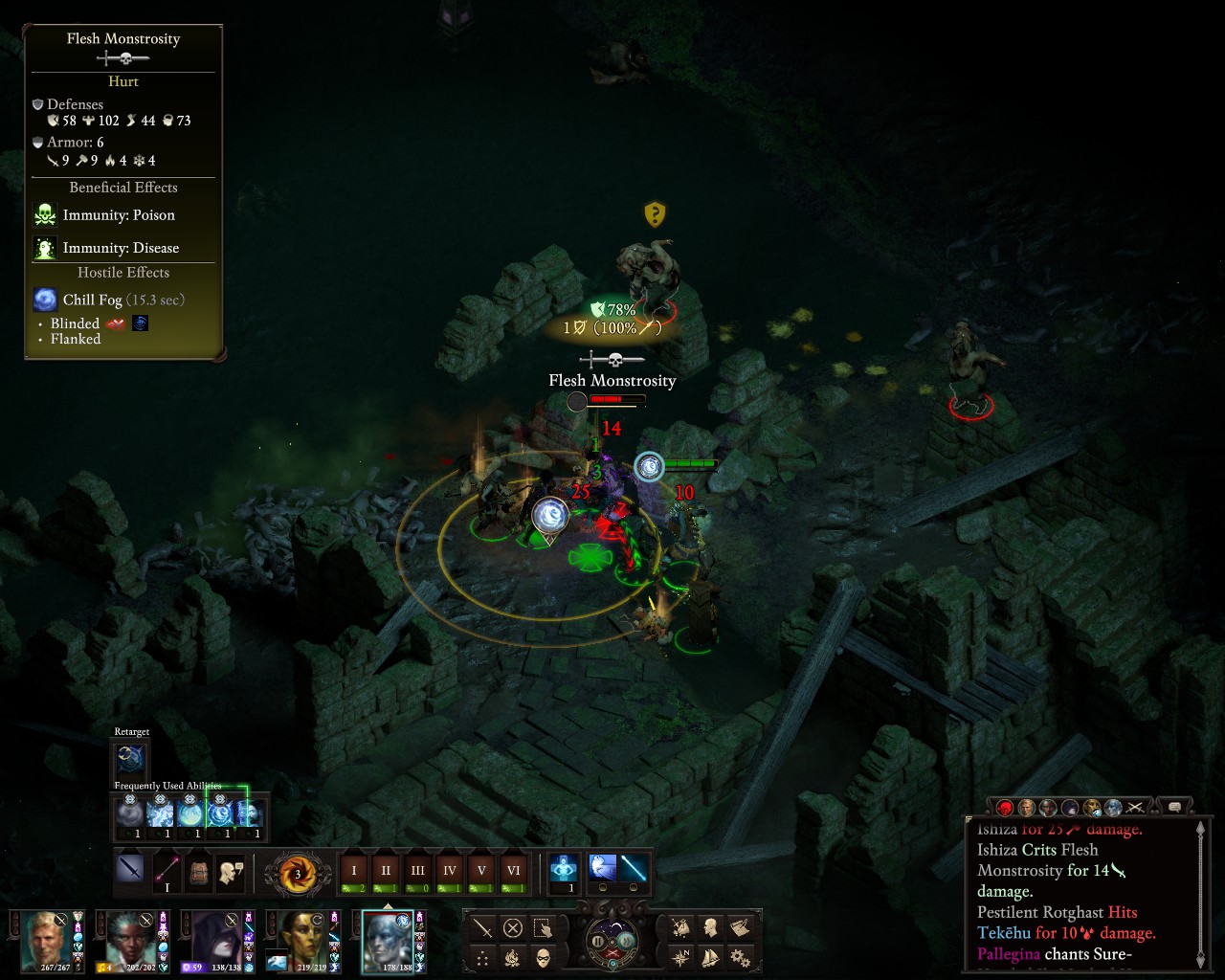
Task: Select the hooded party member portrait
Action: tap(212, 940)
